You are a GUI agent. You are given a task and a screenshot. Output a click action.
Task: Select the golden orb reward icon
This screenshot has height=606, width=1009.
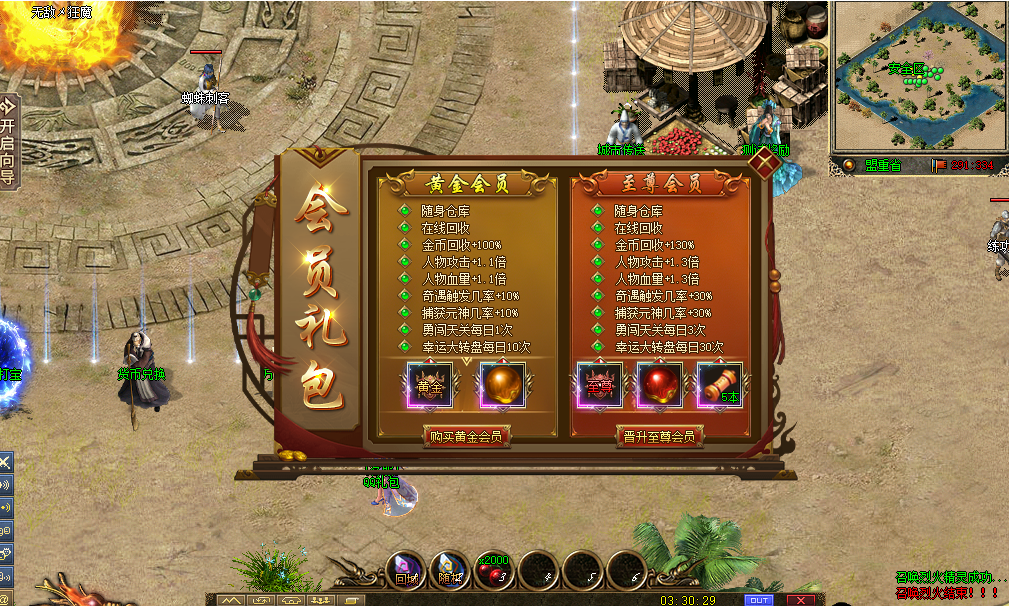click(x=502, y=386)
